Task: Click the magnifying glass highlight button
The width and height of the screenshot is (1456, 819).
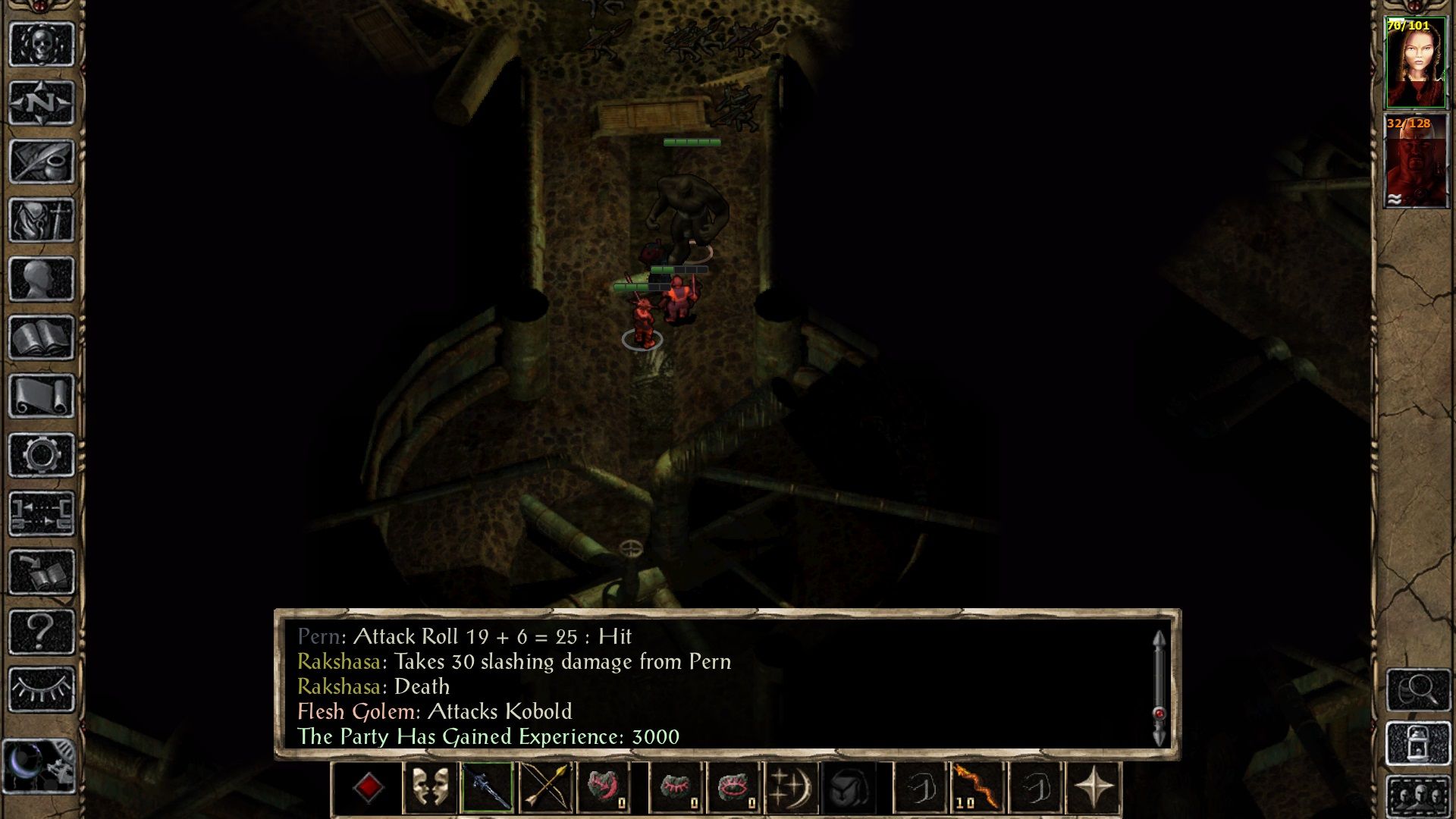Action: [x=1418, y=689]
